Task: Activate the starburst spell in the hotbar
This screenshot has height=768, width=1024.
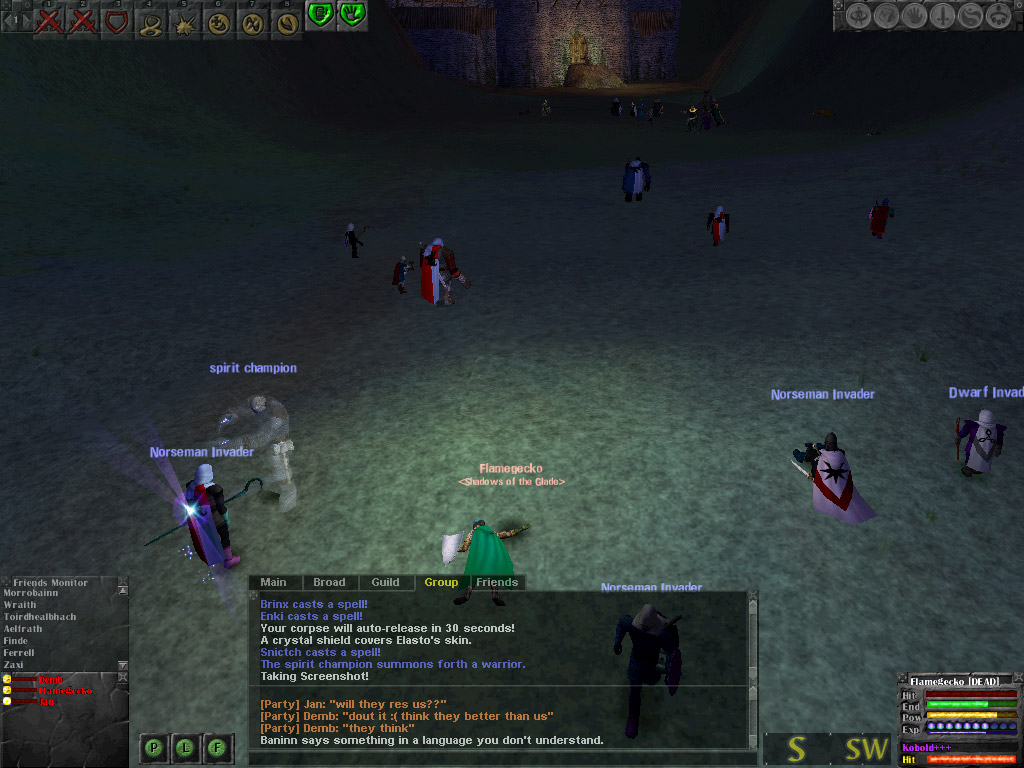Action: click(185, 23)
